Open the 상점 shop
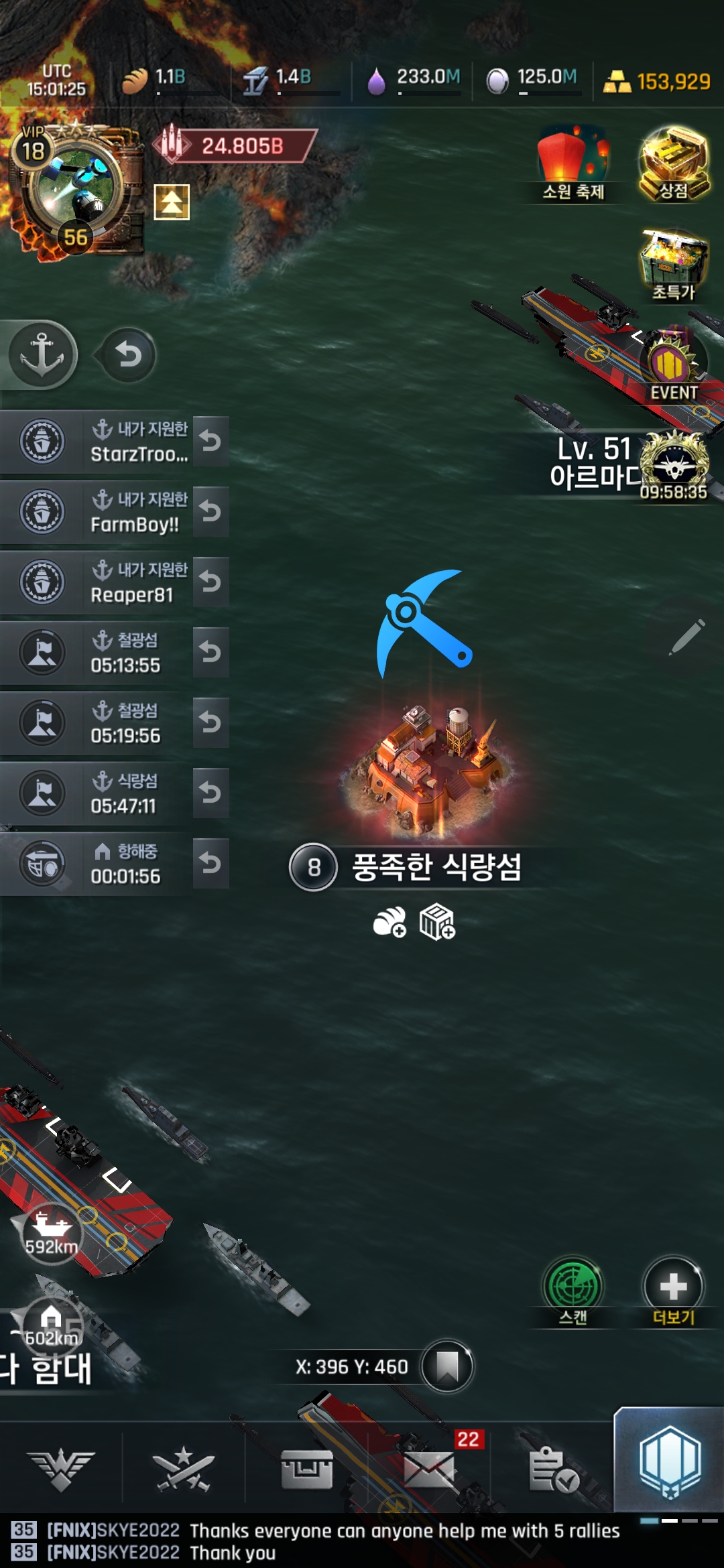 click(x=674, y=164)
